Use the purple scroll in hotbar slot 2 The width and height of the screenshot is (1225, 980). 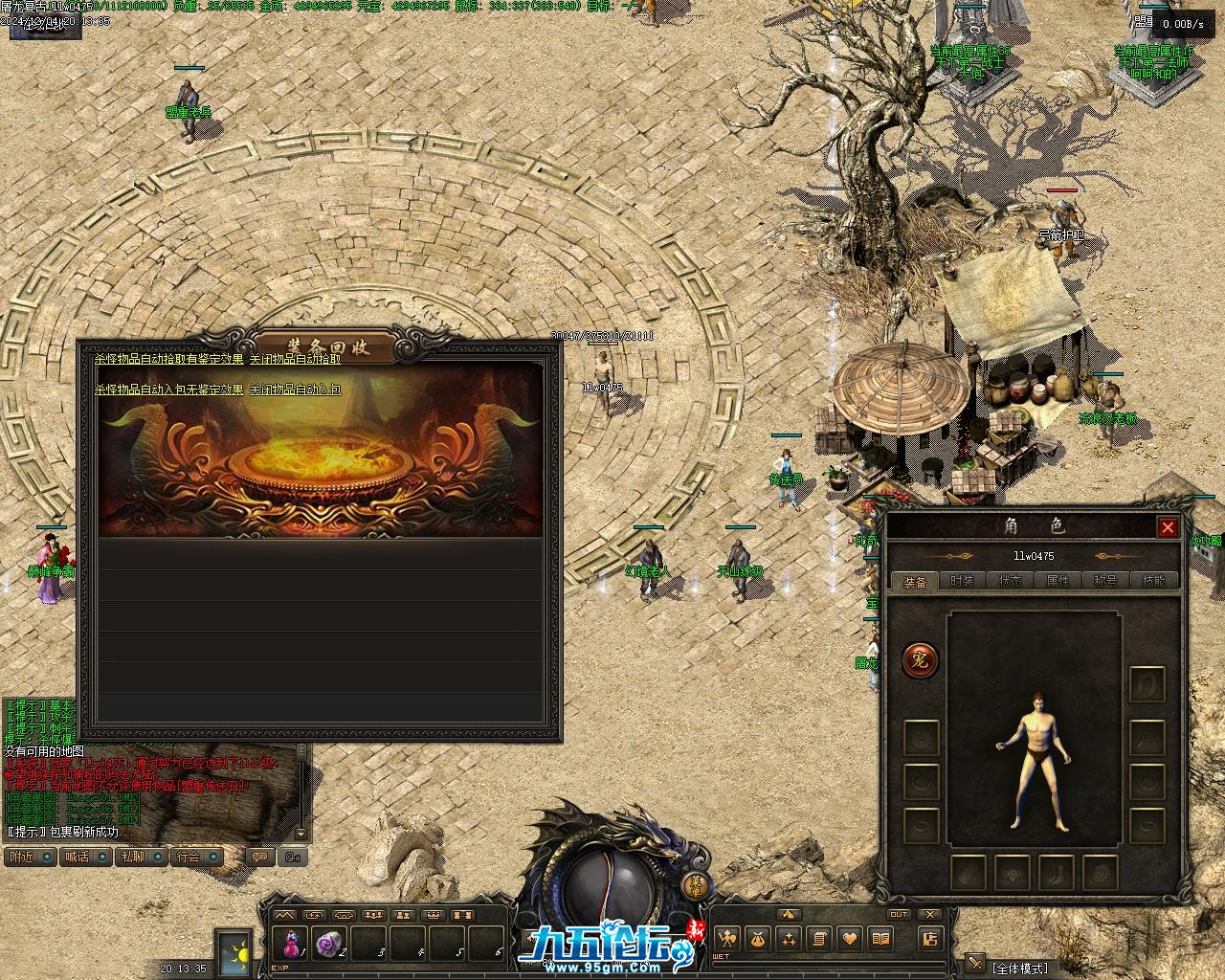click(x=330, y=944)
